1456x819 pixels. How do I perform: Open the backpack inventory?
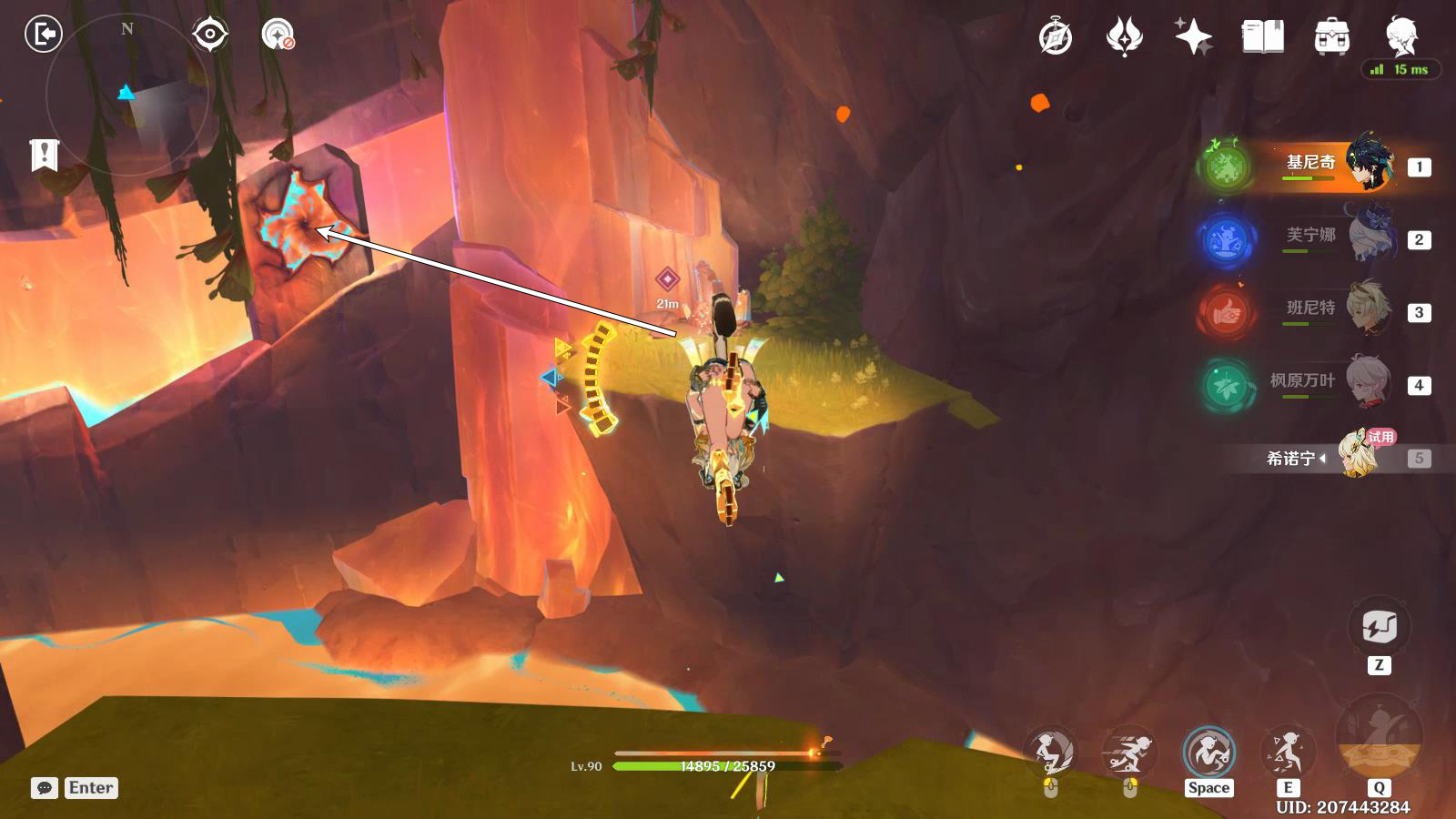pos(1331,37)
